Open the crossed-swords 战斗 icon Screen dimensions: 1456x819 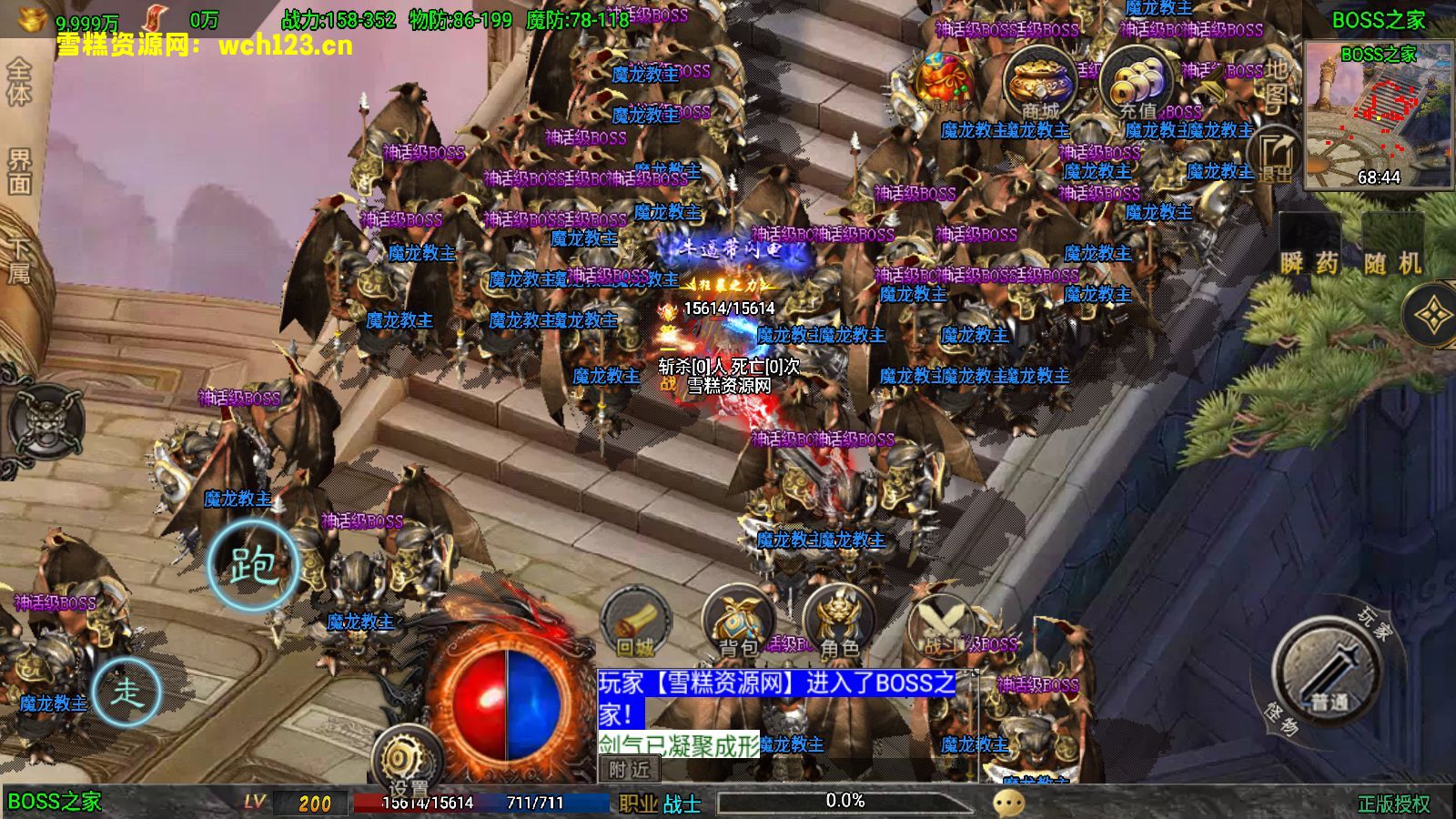[943, 624]
